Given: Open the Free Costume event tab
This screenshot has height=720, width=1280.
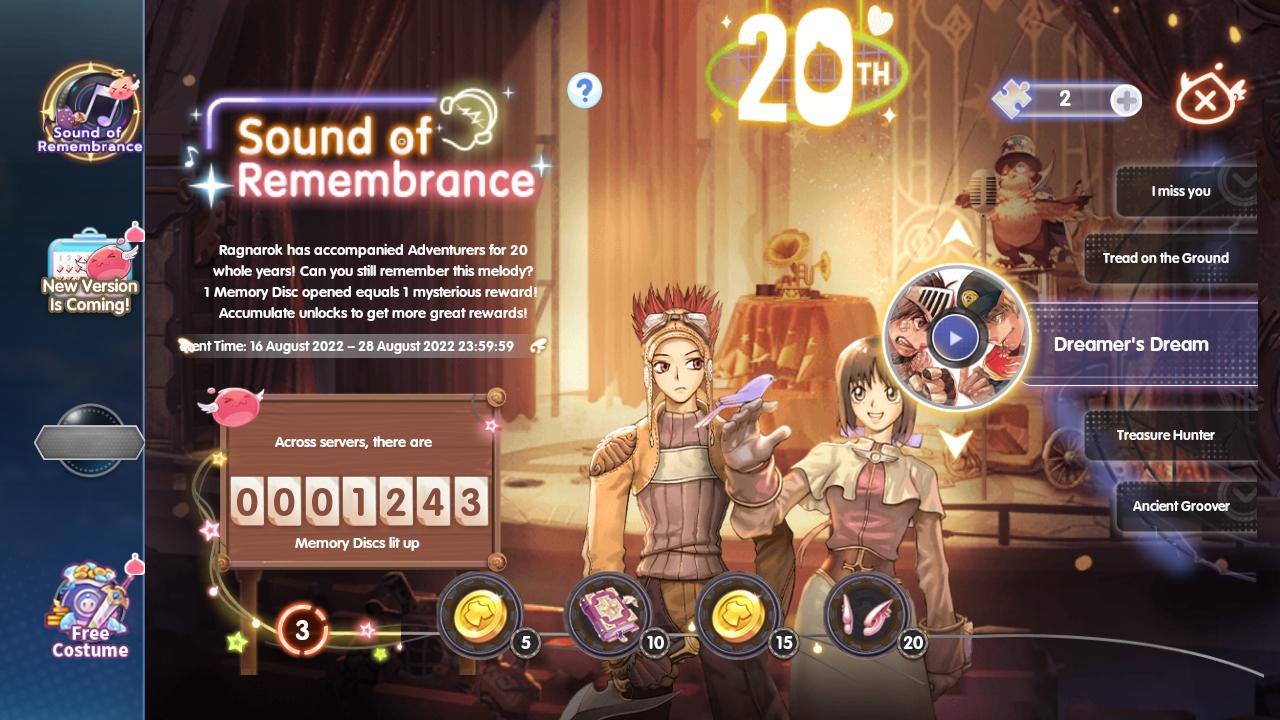Looking at the screenshot, I should pyautogui.click(x=89, y=610).
